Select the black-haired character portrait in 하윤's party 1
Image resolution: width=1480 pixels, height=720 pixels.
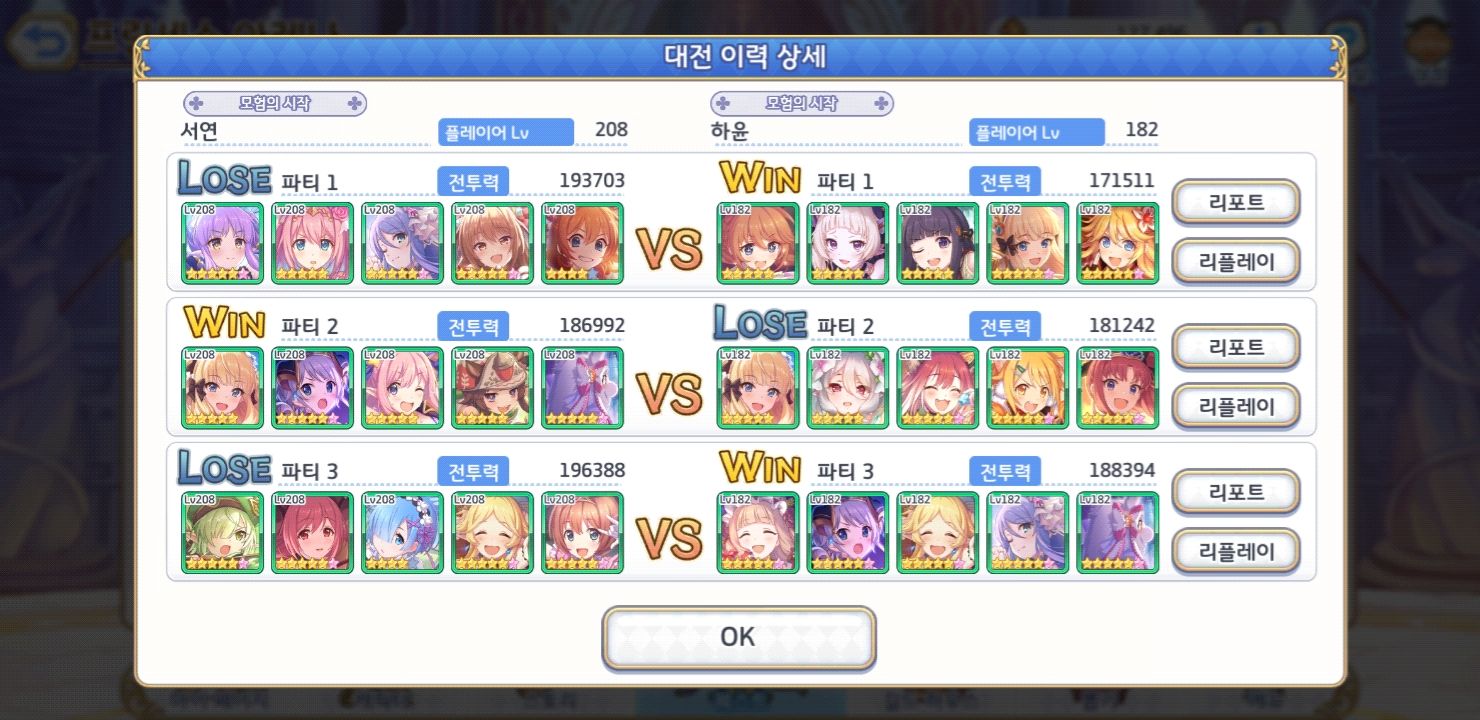[937, 243]
